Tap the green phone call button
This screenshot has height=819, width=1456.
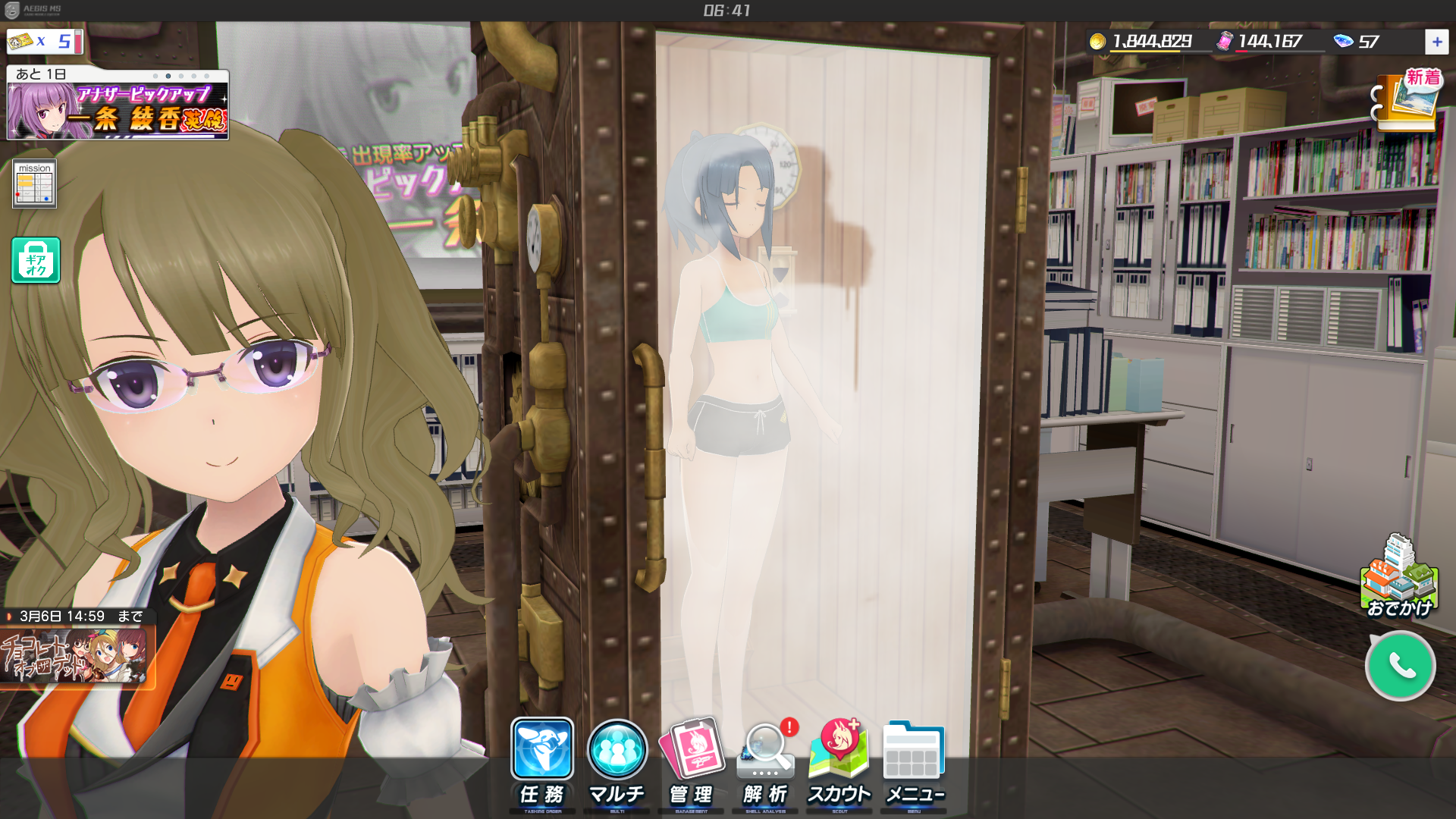click(x=1400, y=666)
